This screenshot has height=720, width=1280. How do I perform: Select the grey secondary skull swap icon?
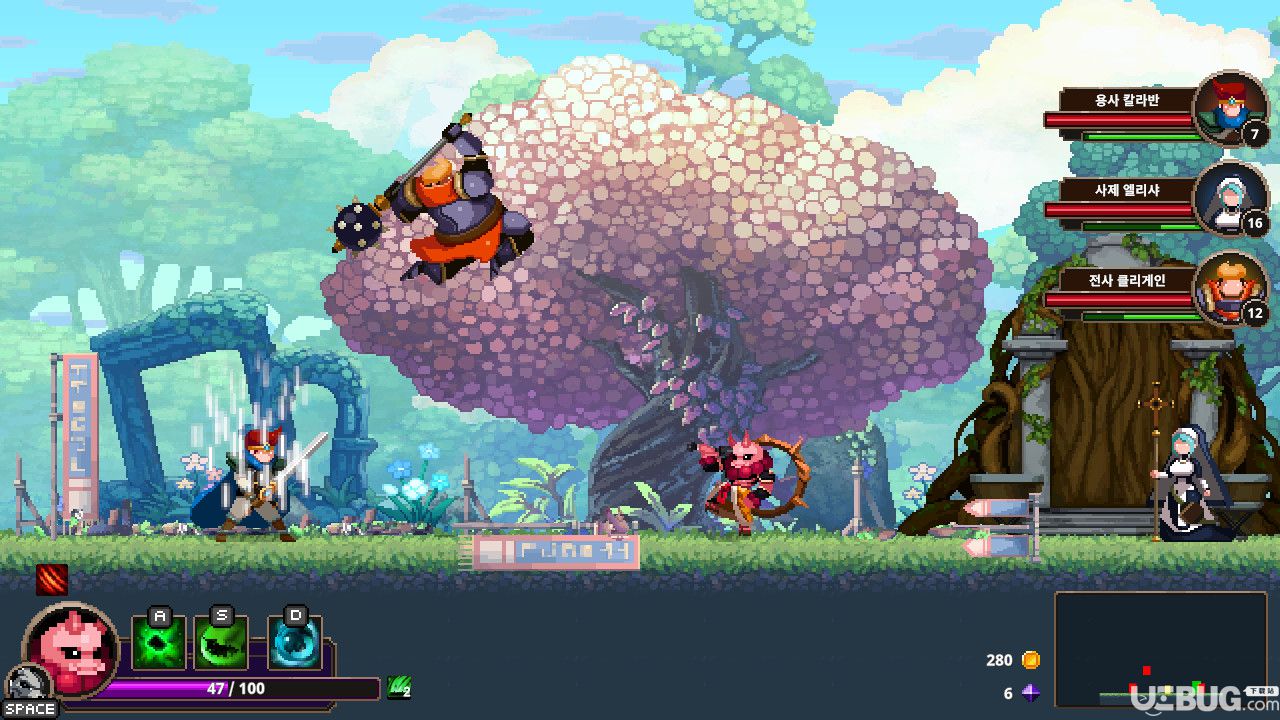[27, 685]
